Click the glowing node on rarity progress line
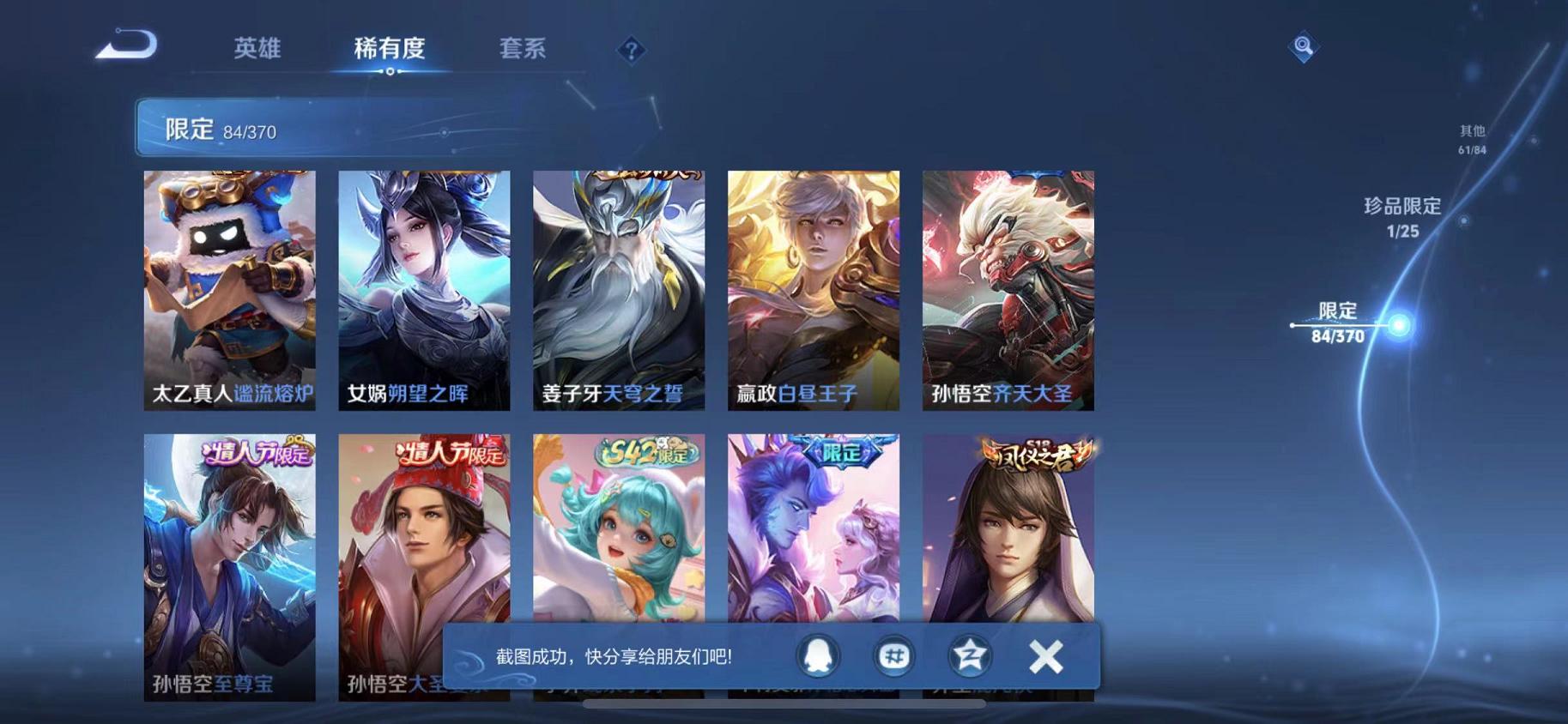Image resolution: width=1568 pixels, height=724 pixels. [1401, 323]
